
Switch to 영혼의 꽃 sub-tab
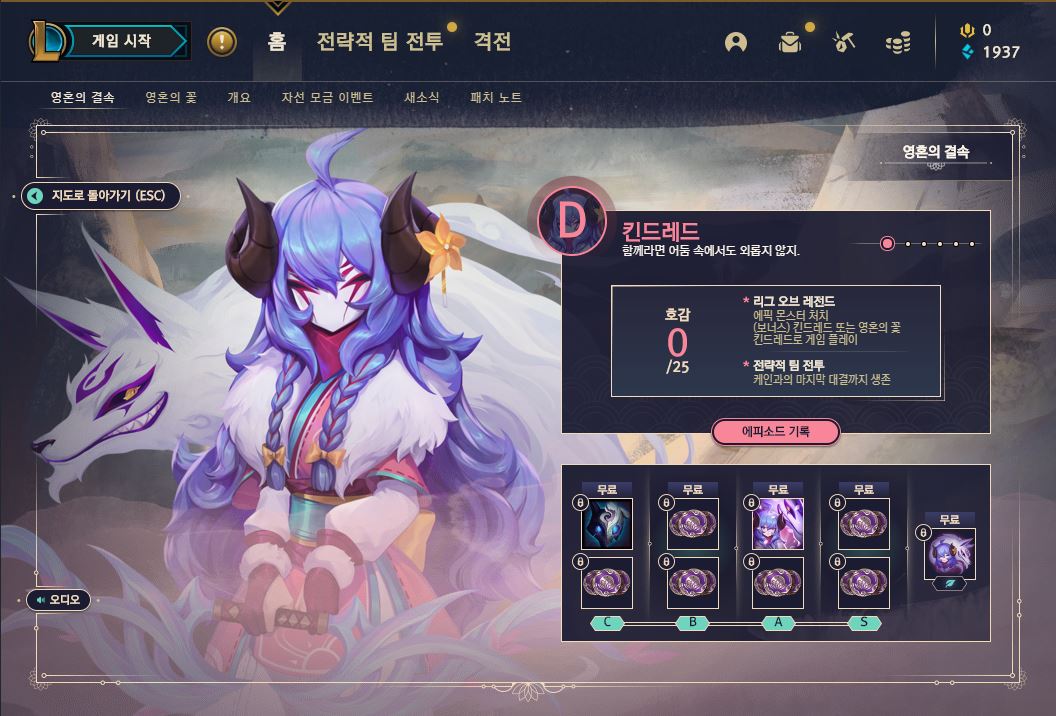[171, 97]
